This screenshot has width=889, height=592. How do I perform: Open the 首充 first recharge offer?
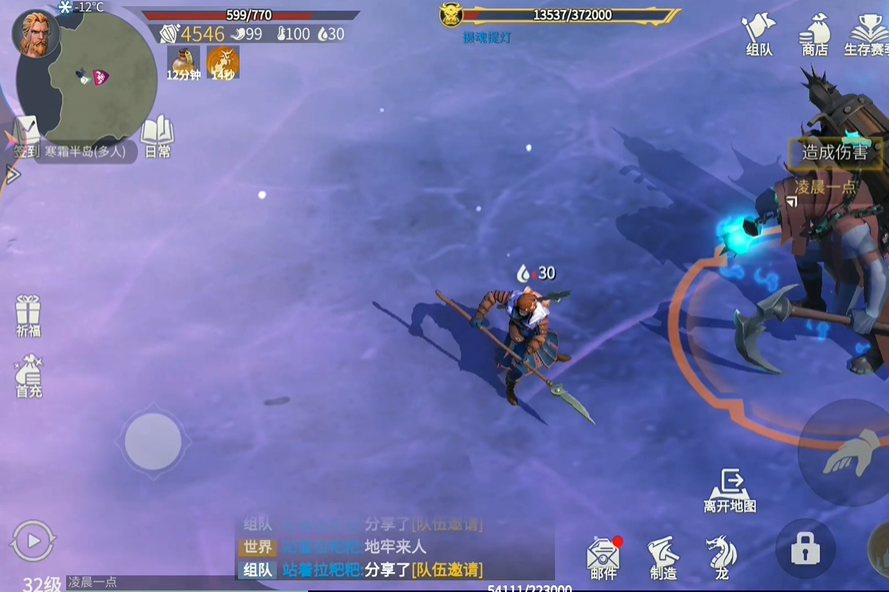[28, 377]
